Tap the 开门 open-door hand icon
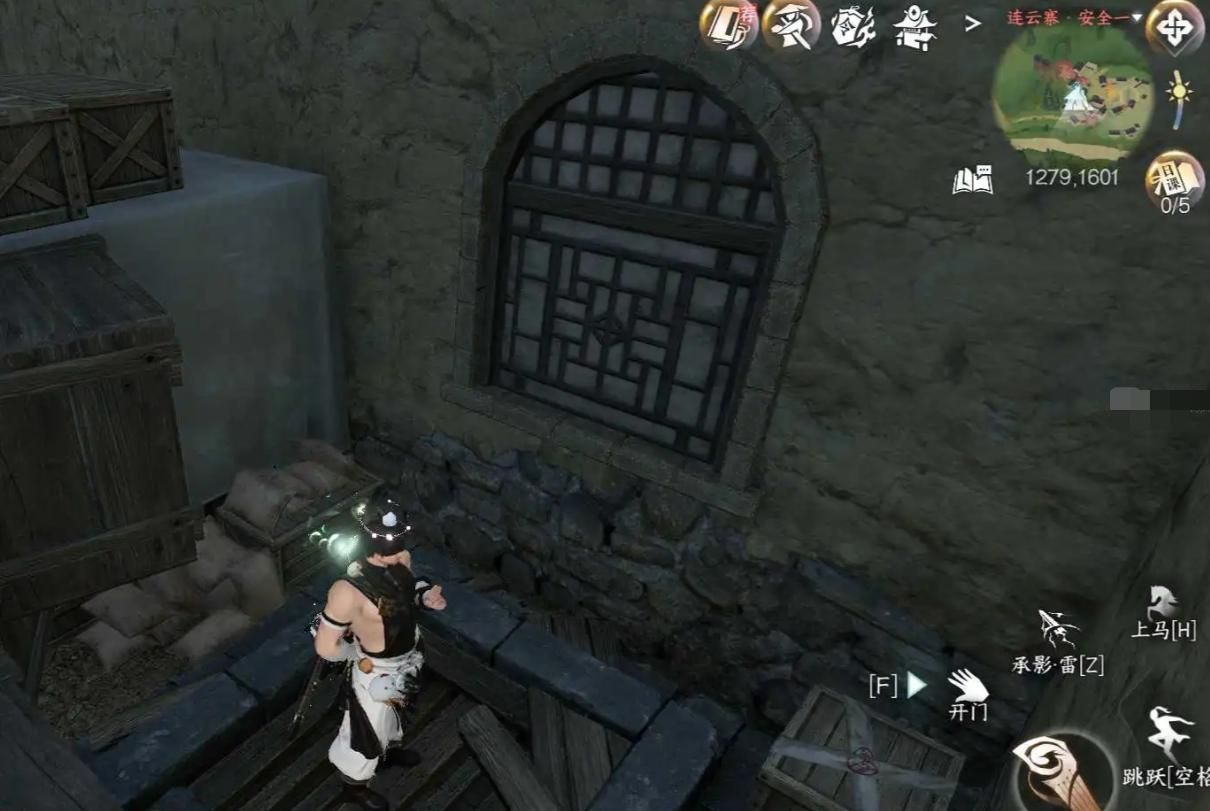 (x=967, y=688)
